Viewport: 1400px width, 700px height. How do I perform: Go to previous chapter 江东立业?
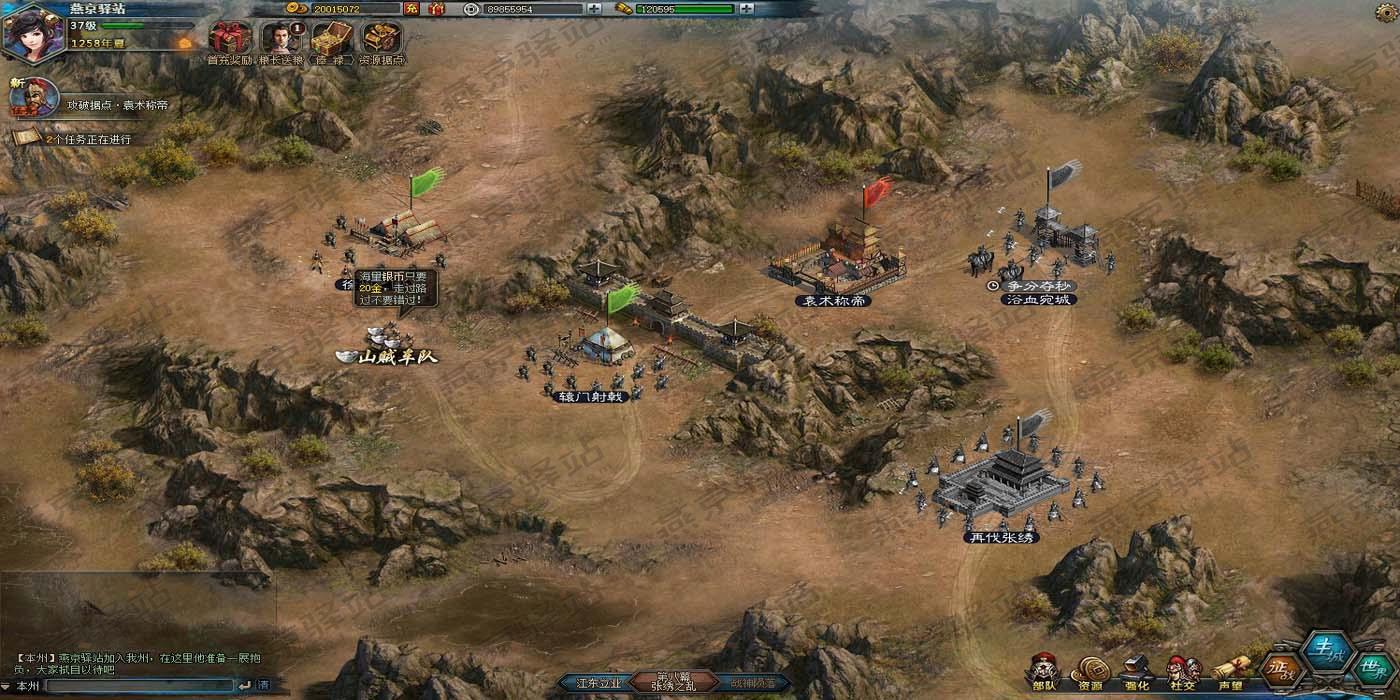point(598,684)
